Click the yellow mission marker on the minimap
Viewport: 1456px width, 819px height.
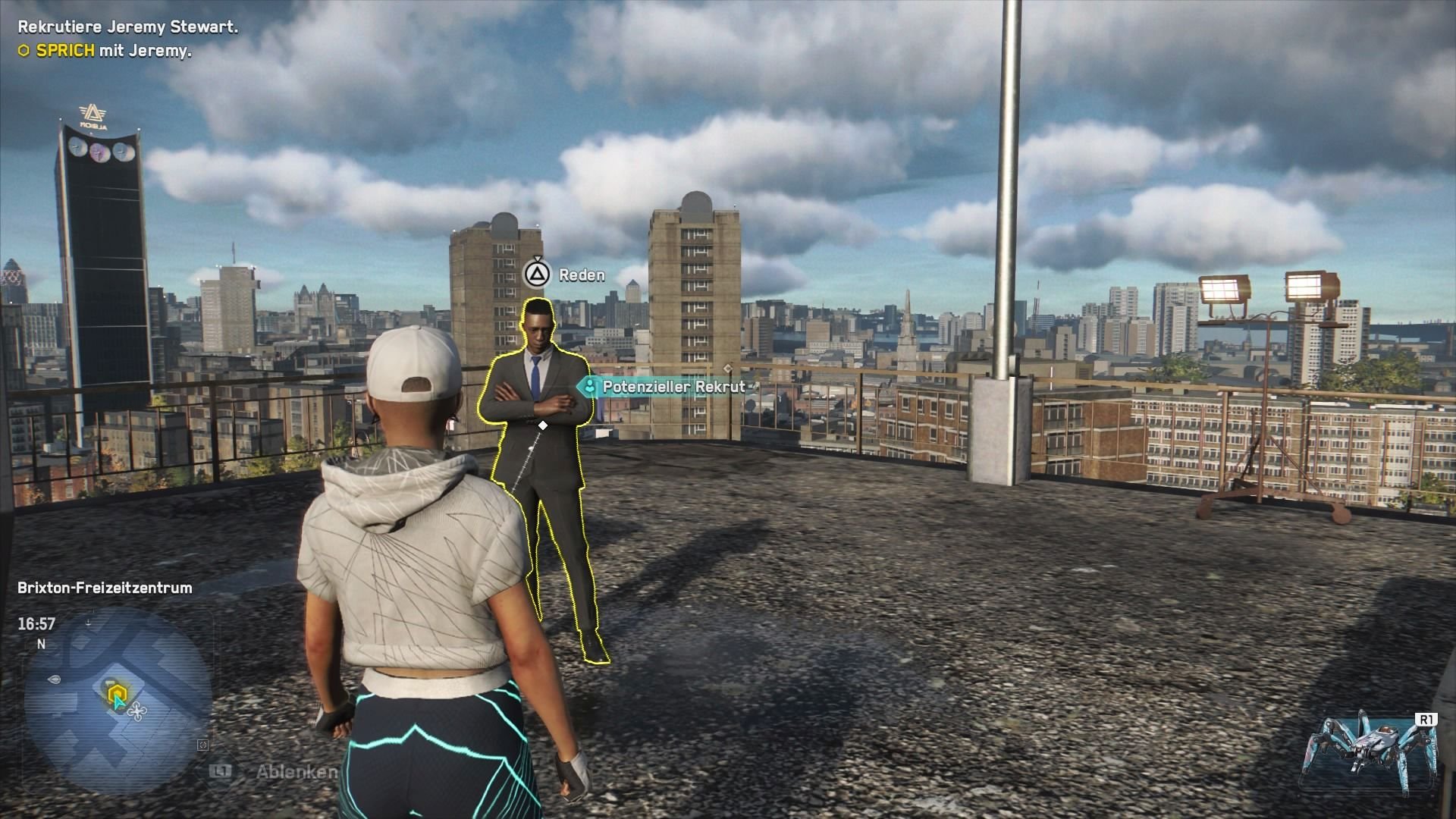116,692
